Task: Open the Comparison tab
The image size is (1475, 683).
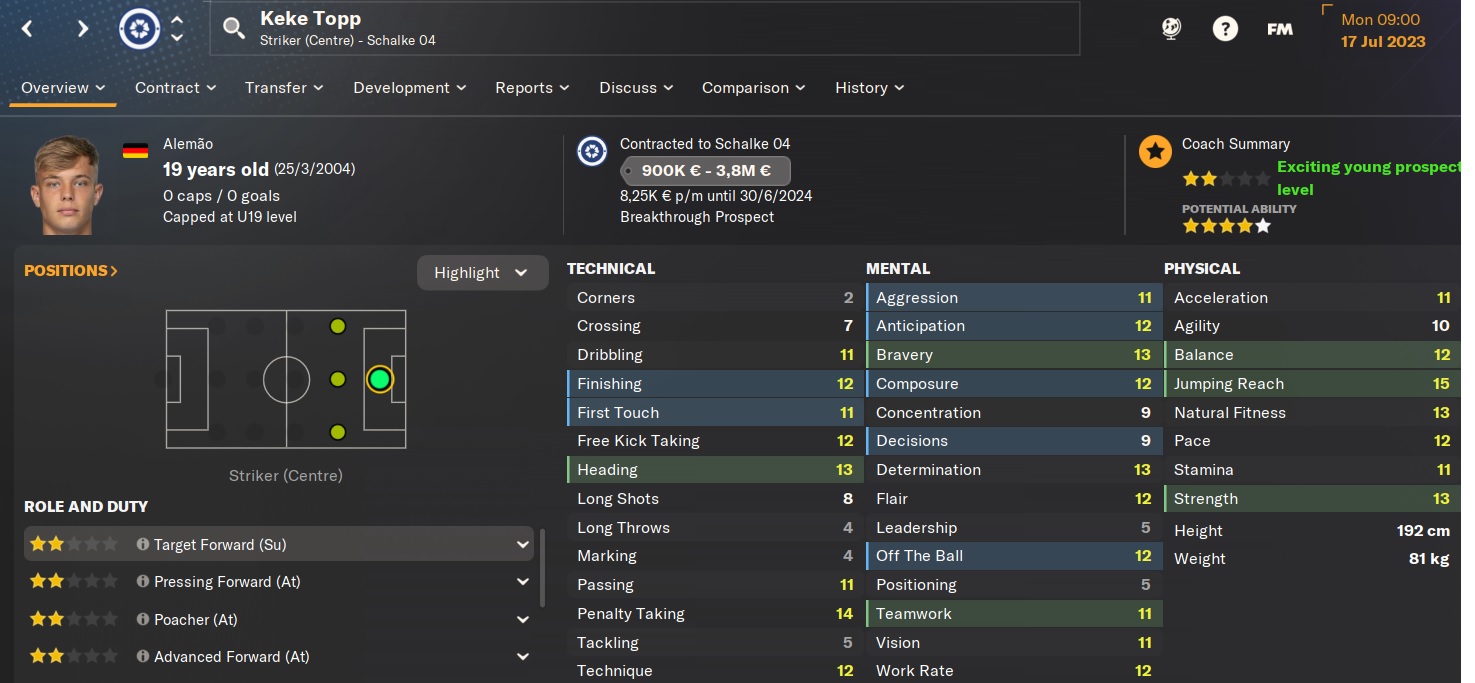Action: click(754, 88)
